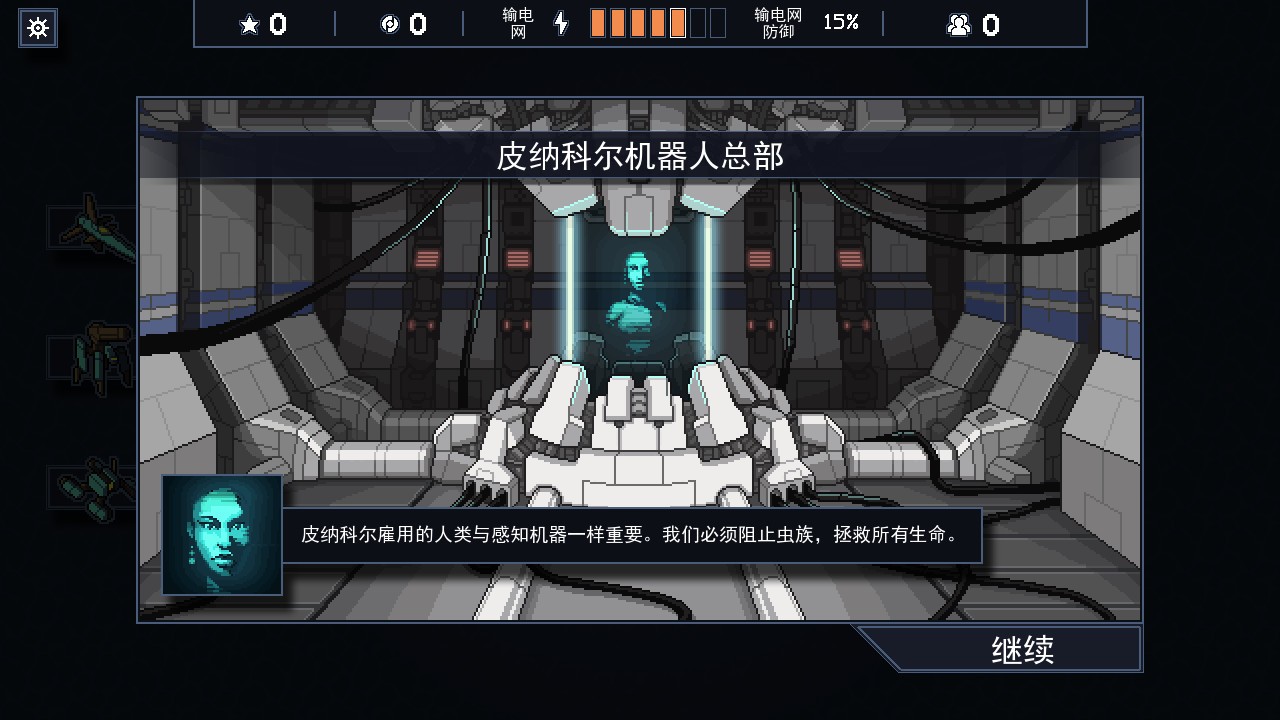Click the 皮纳科尔机器人总部 title banner
The height and width of the screenshot is (720, 1280).
638,155
